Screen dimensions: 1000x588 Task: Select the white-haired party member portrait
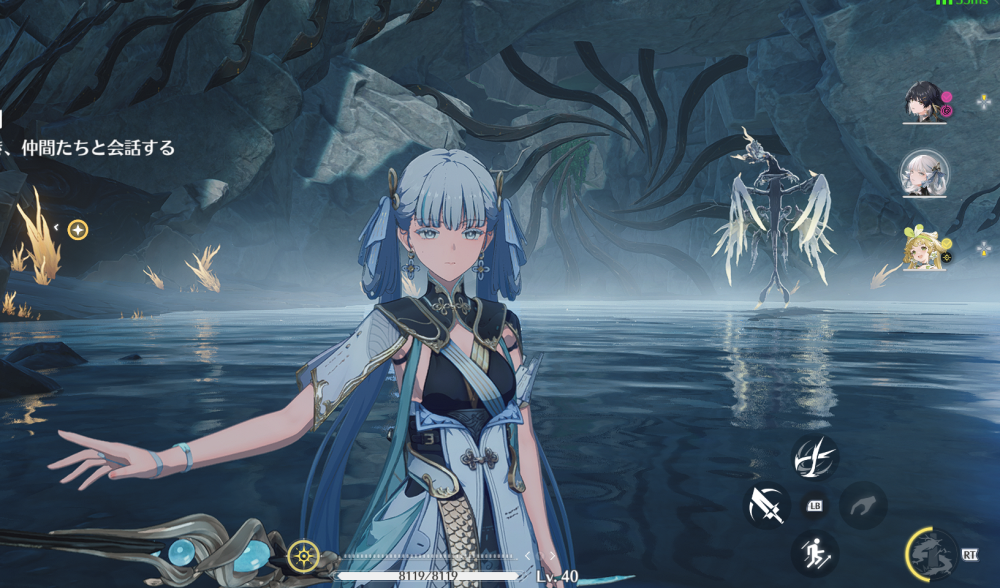point(924,173)
